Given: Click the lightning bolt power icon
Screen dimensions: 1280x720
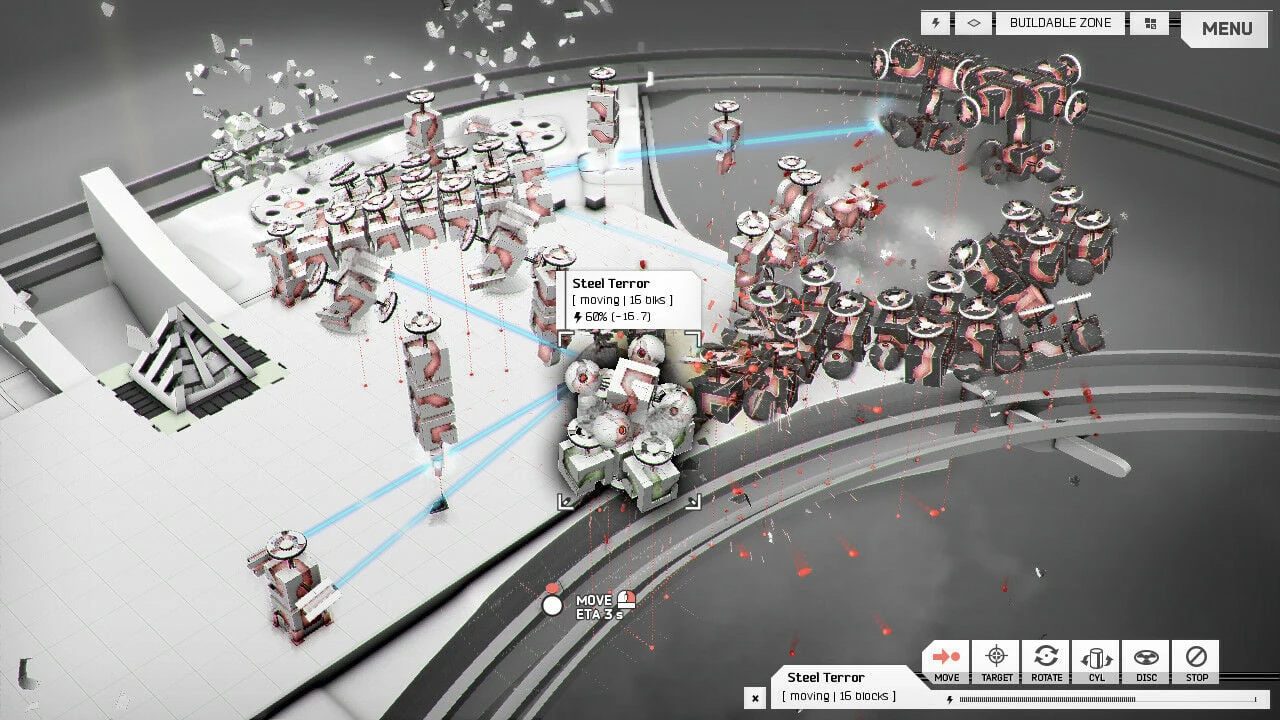Looking at the screenshot, I should coord(936,23).
